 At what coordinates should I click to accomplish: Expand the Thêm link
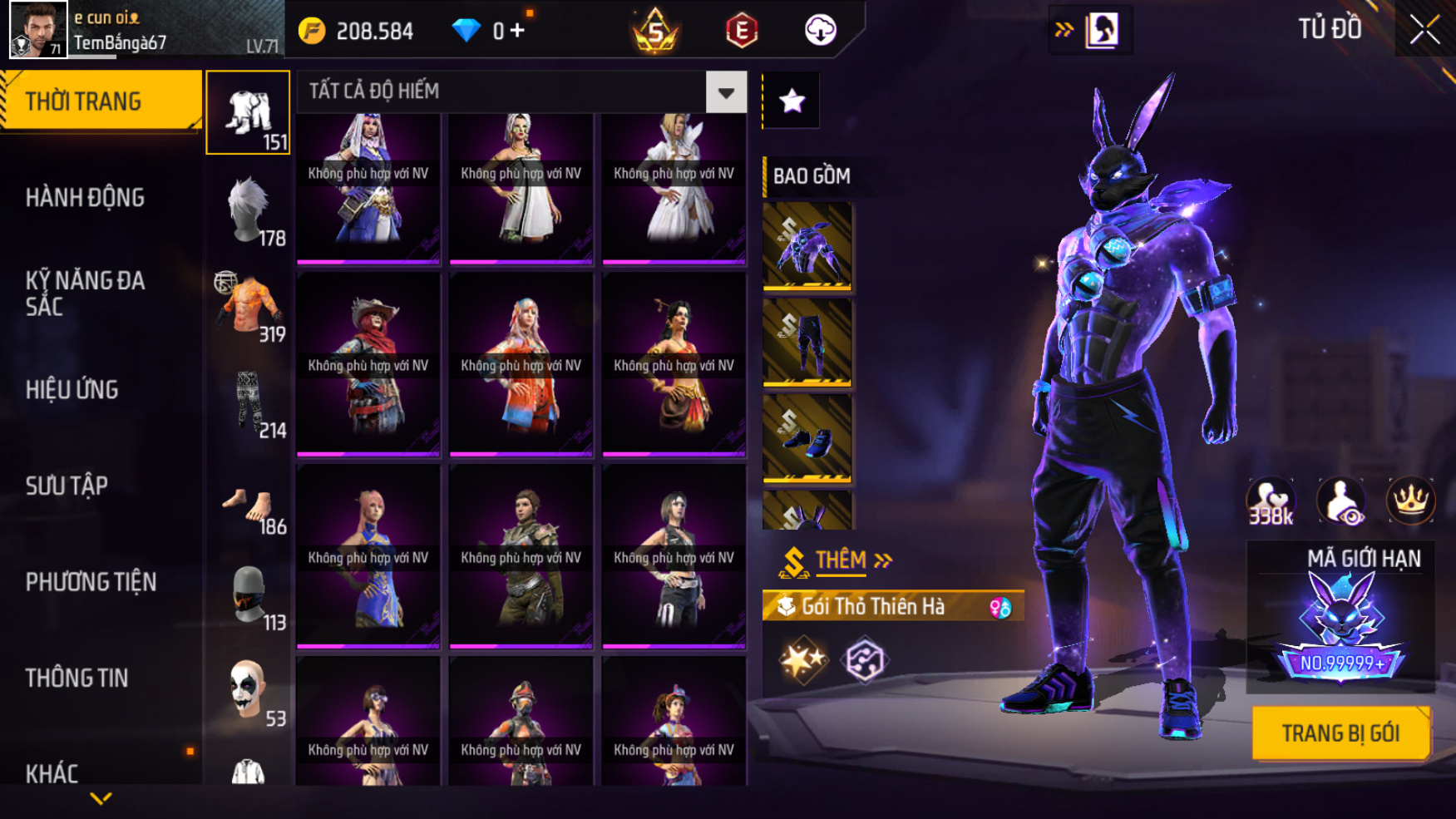(840, 560)
